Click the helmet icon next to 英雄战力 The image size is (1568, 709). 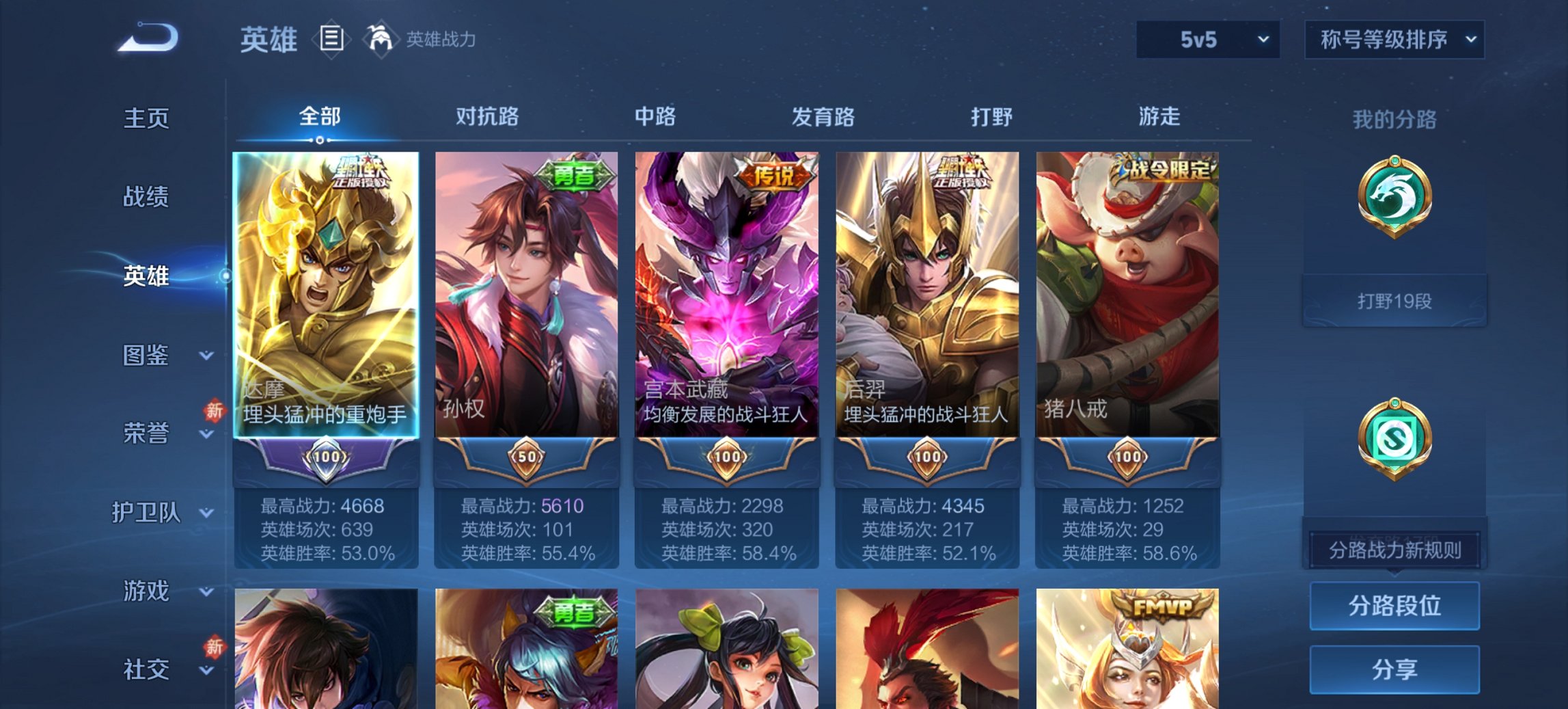click(x=381, y=40)
